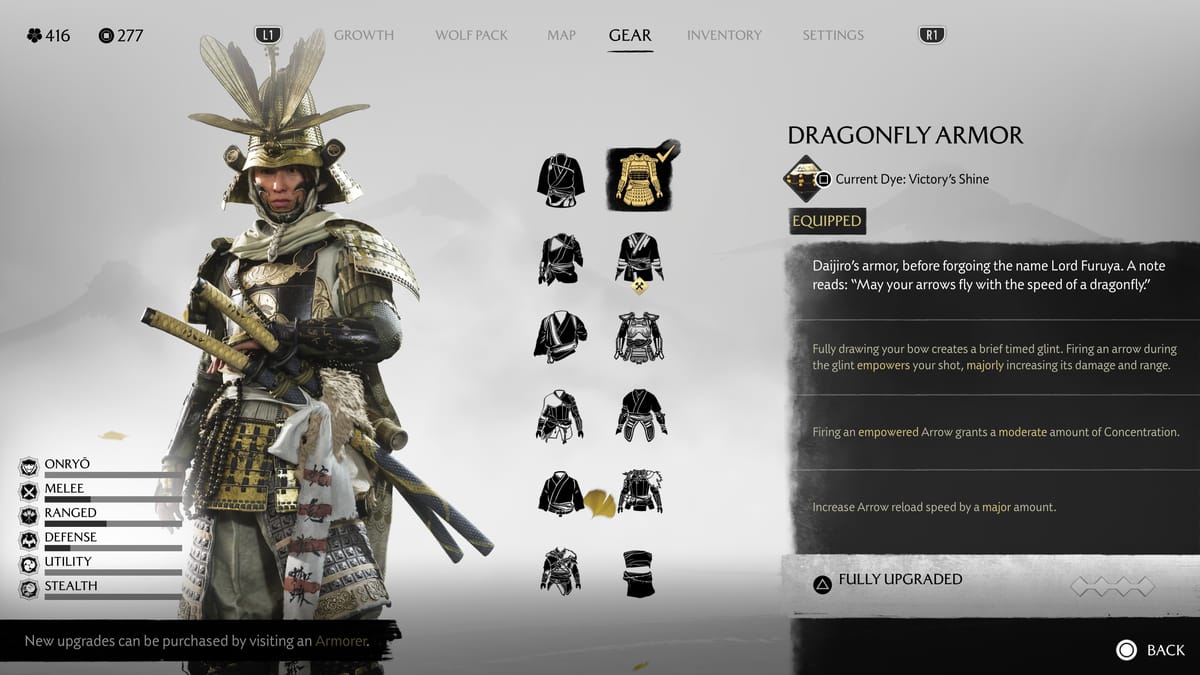The height and width of the screenshot is (675, 1200).
Task: Choose the fur-collared armor beside the ginkgo leaf
Action: pyautogui.click(x=640, y=492)
